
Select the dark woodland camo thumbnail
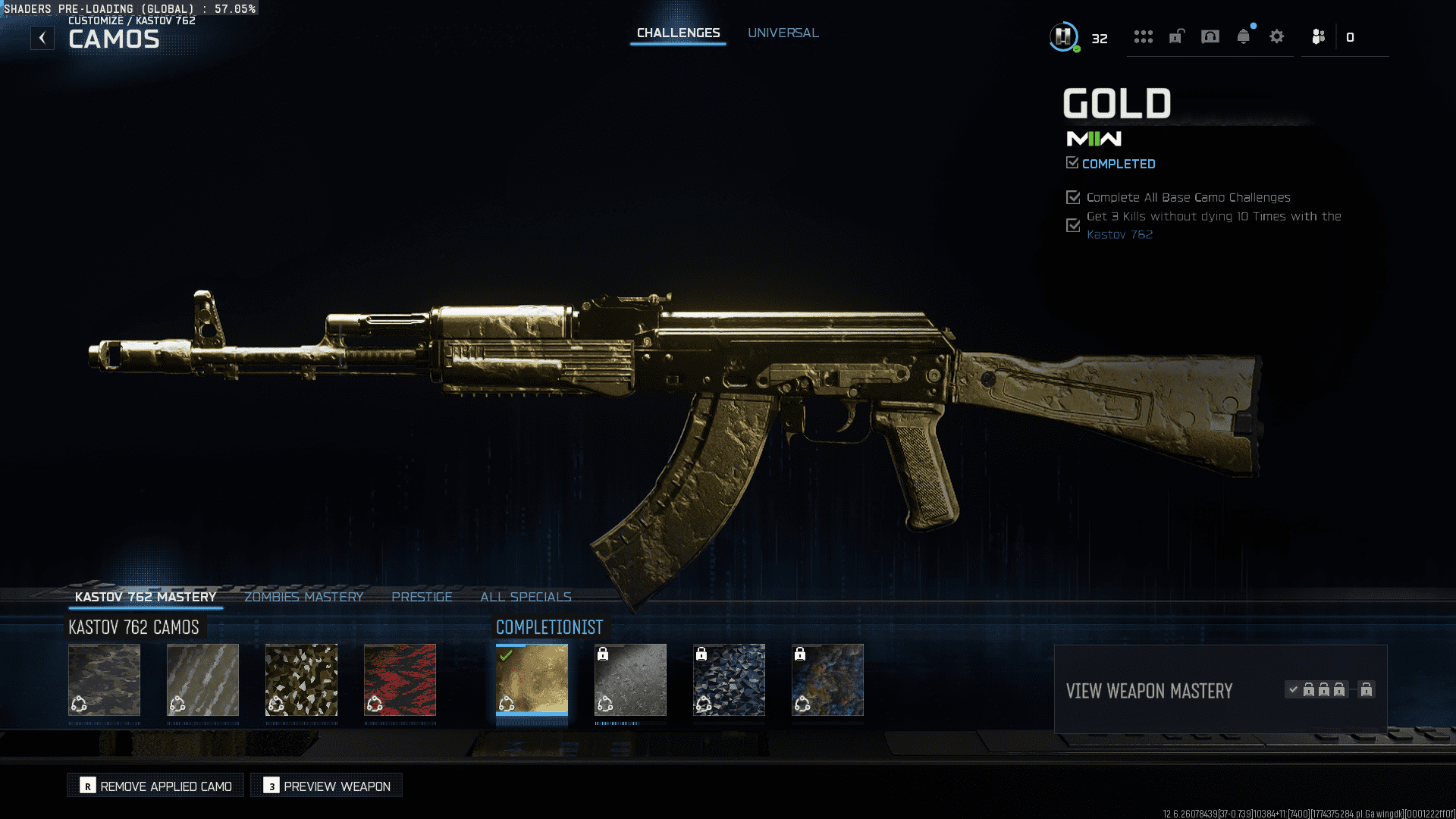coord(105,679)
